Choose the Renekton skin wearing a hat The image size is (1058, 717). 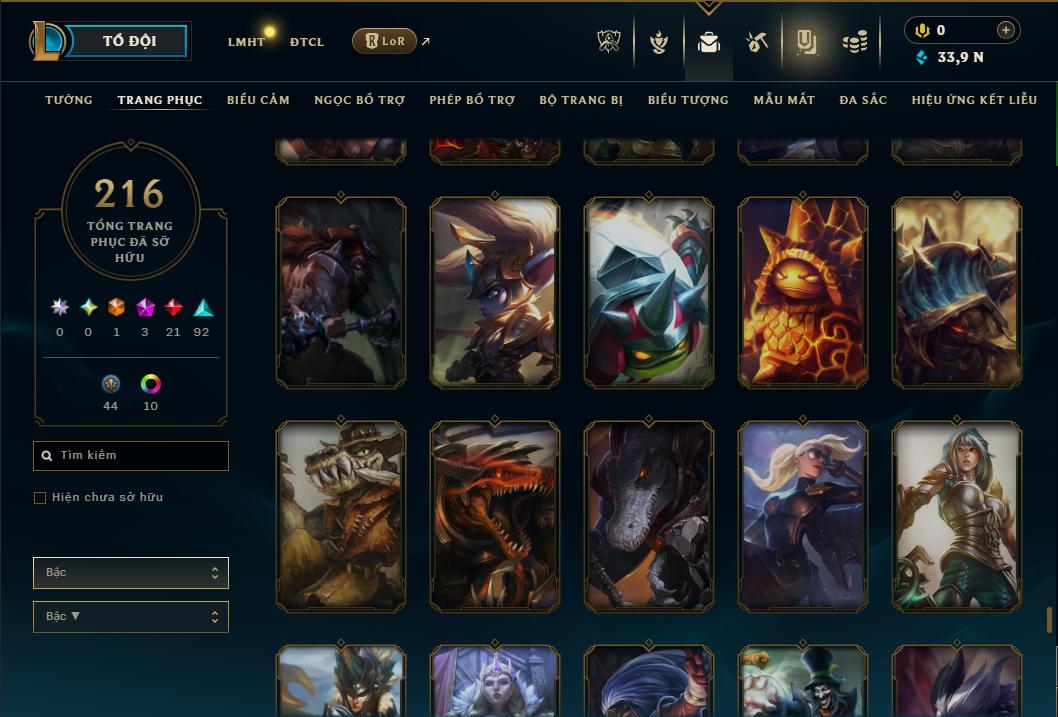point(341,516)
